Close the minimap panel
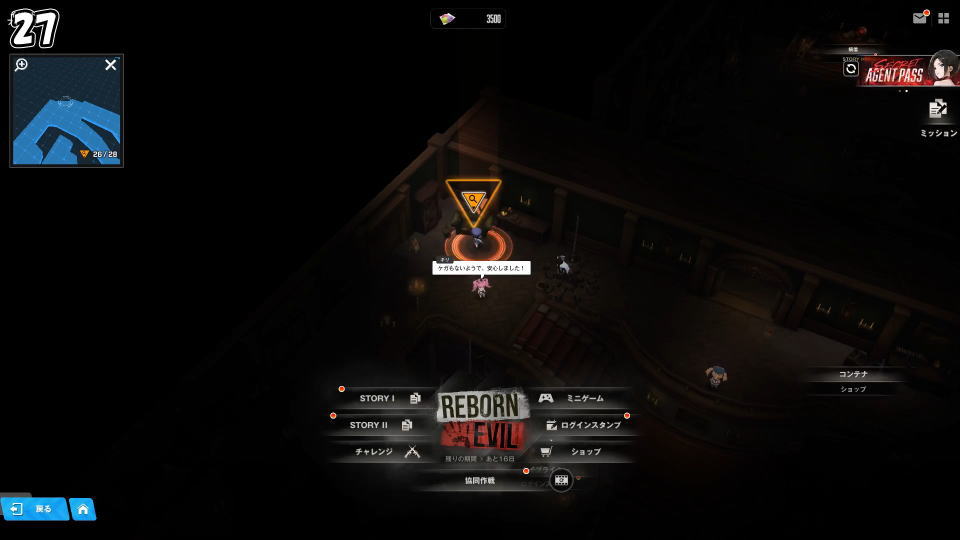This screenshot has width=960, height=540. pyautogui.click(x=111, y=65)
